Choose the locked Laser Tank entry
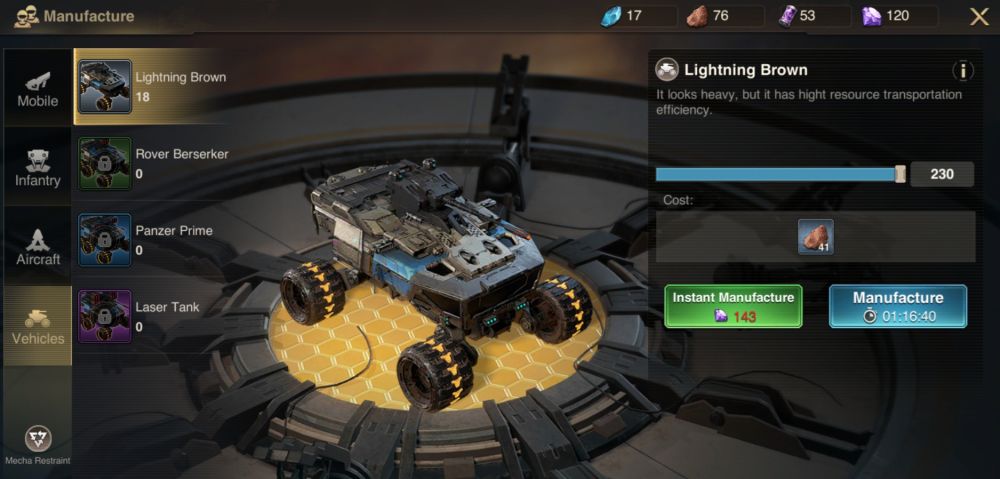 pyautogui.click(x=150, y=317)
